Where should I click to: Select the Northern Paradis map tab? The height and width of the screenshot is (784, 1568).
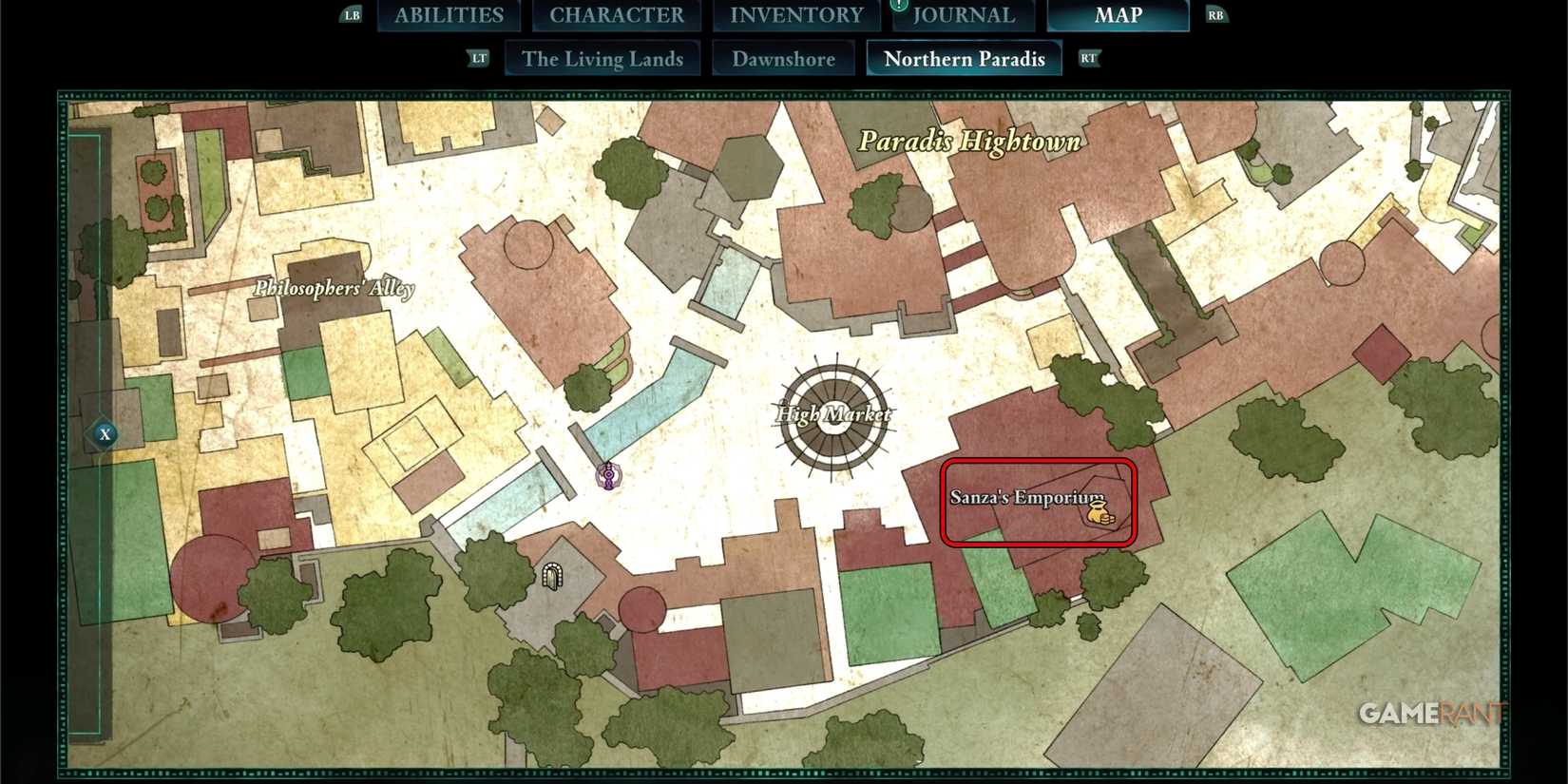pyautogui.click(x=964, y=58)
